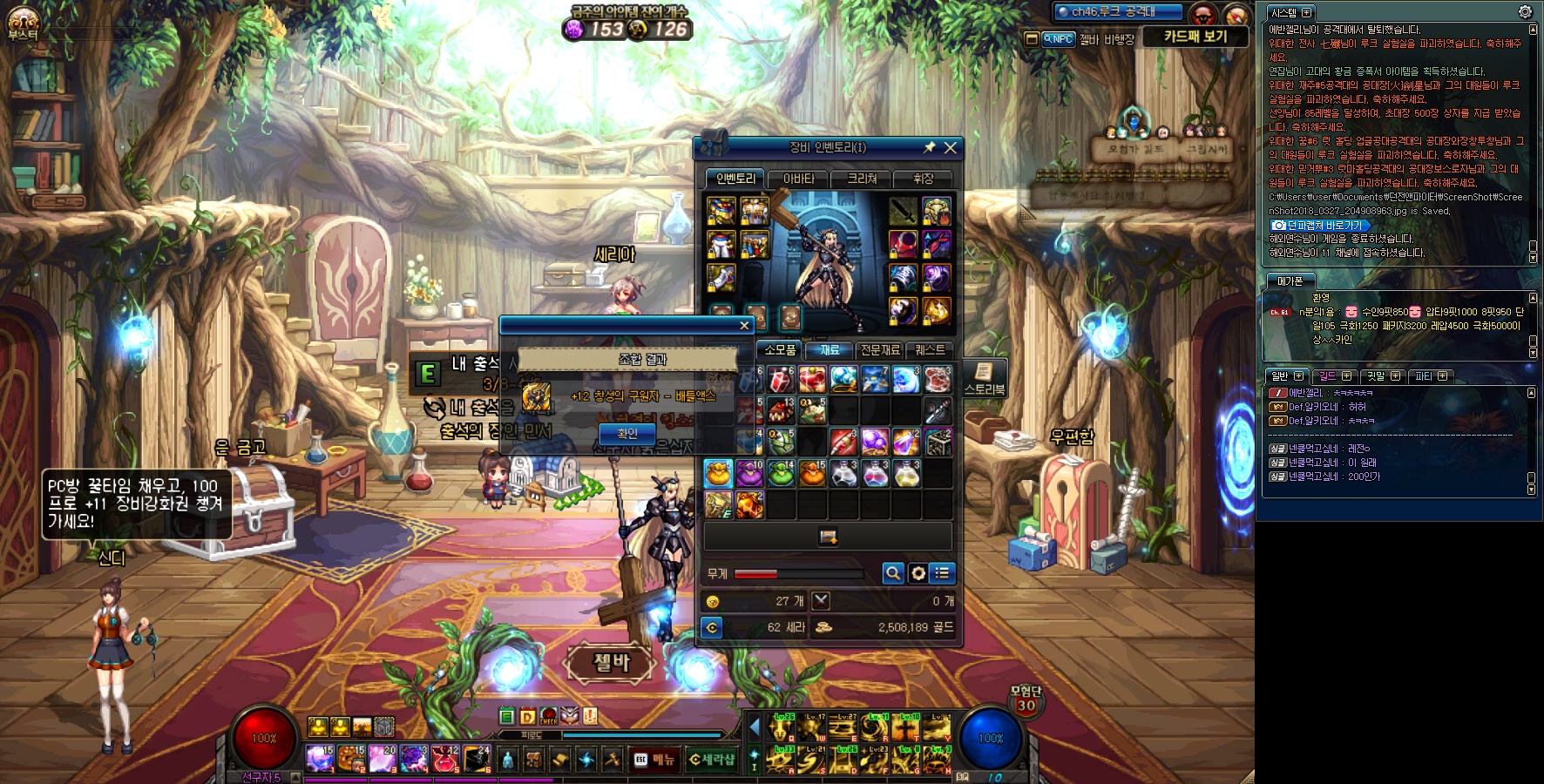Switch to the 전문재료 category

pyautogui.click(x=879, y=350)
